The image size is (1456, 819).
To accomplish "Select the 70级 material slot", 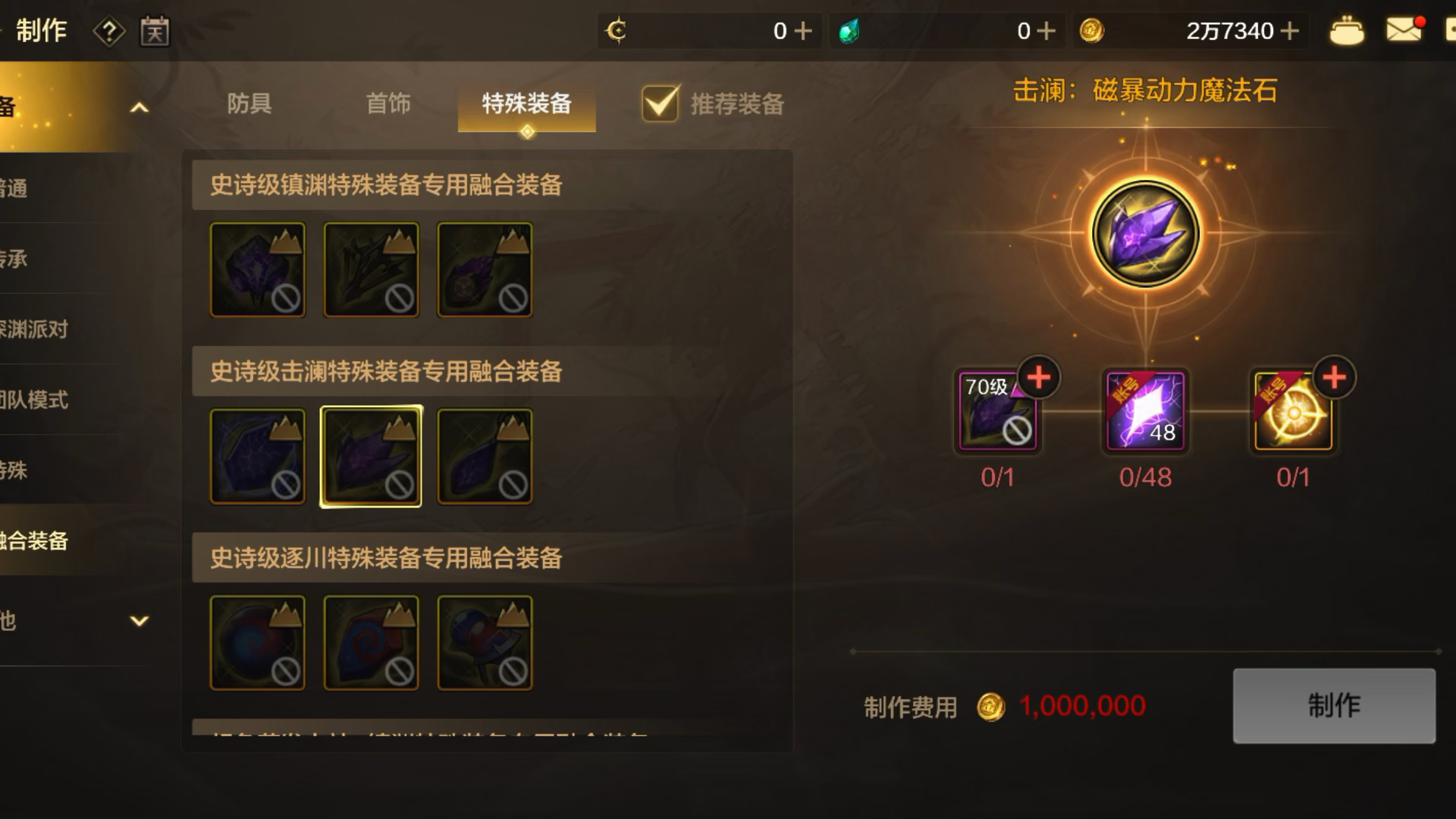I will (997, 411).
